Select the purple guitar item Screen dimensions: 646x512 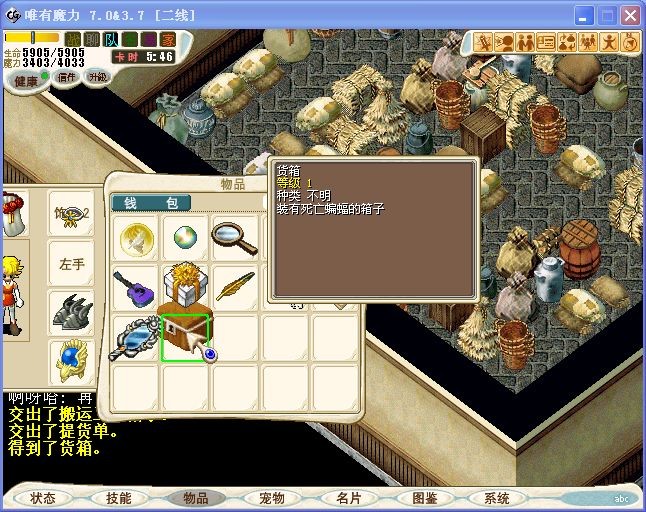pyautogui.click(x=134, y=286)
